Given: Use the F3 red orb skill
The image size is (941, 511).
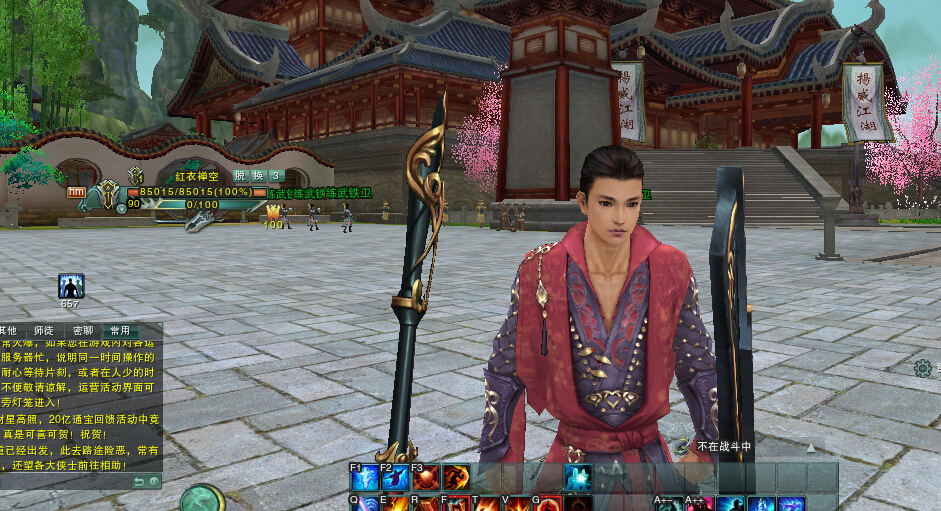Looking at the screenshot, I should tap(426, 478).
